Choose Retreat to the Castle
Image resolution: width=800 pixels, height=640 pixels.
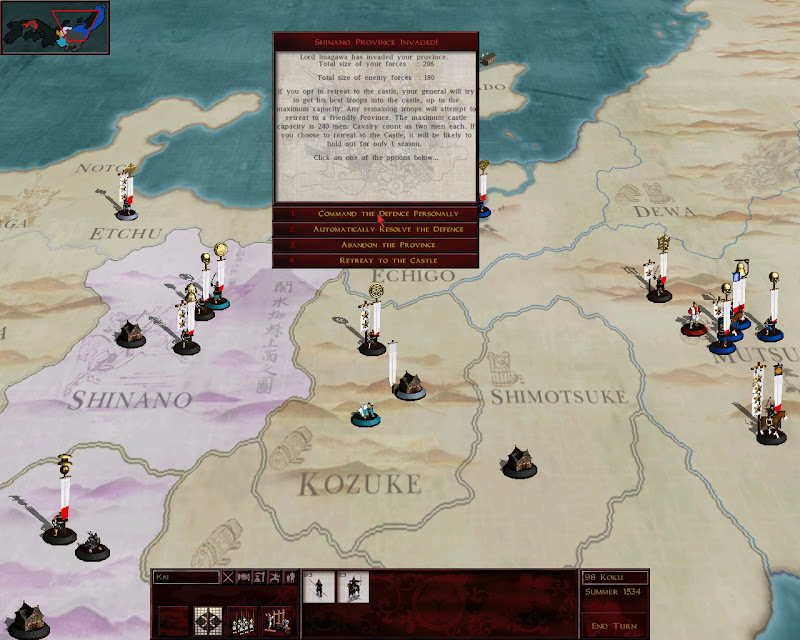click(375, 260)
